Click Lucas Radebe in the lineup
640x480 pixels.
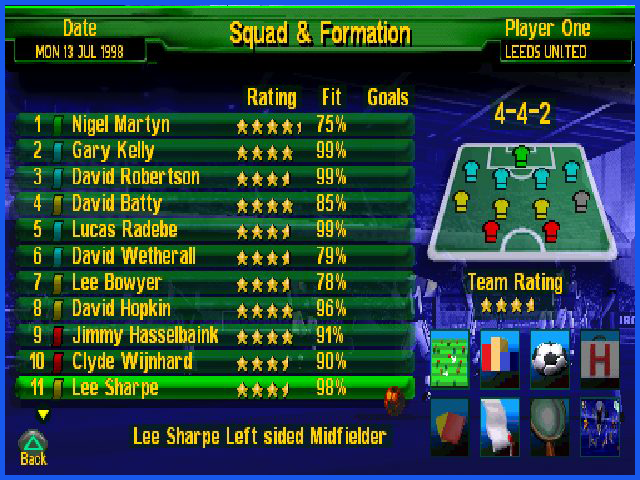[215, 229]
